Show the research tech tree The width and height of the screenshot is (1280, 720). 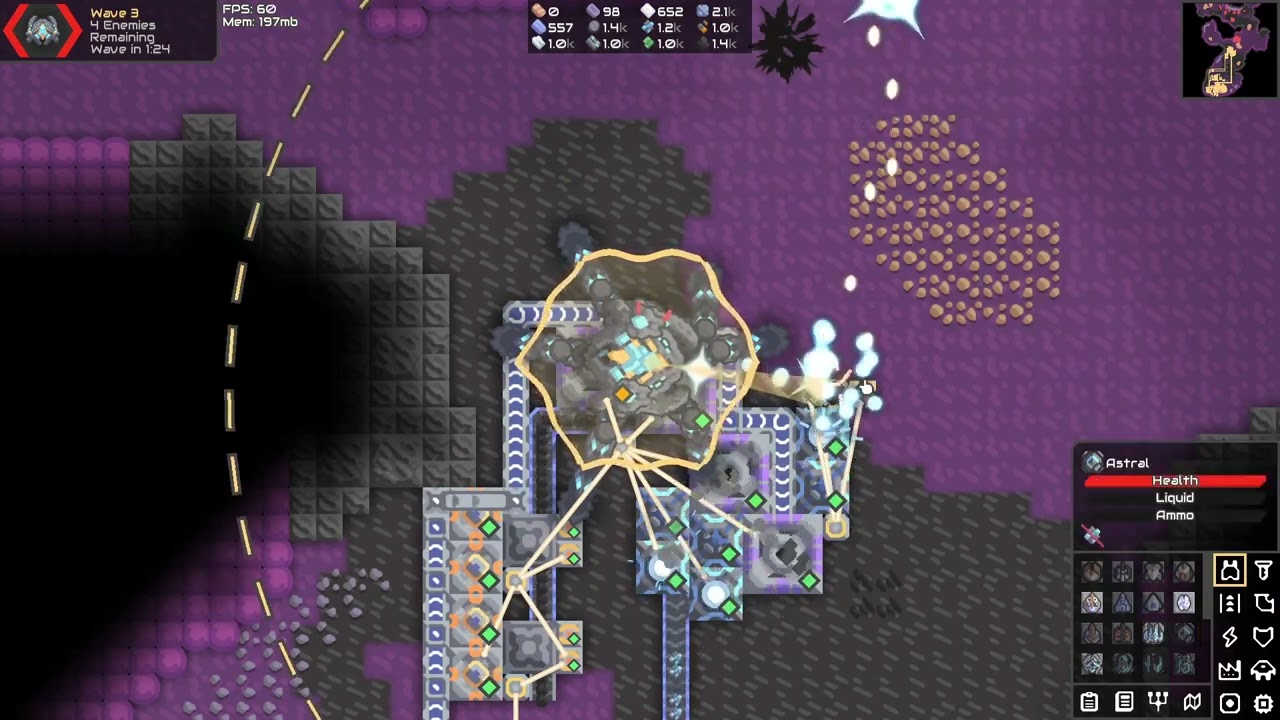1158,702
